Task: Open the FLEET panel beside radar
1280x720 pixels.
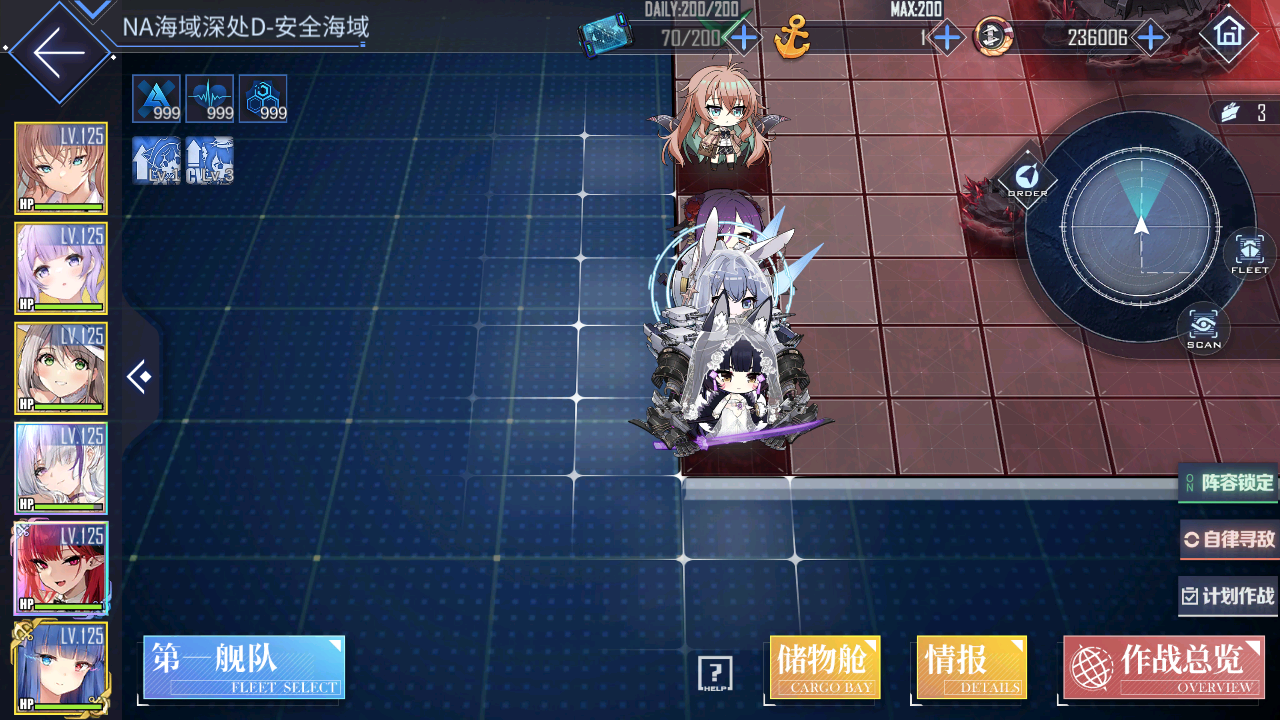Action: 1249,252
